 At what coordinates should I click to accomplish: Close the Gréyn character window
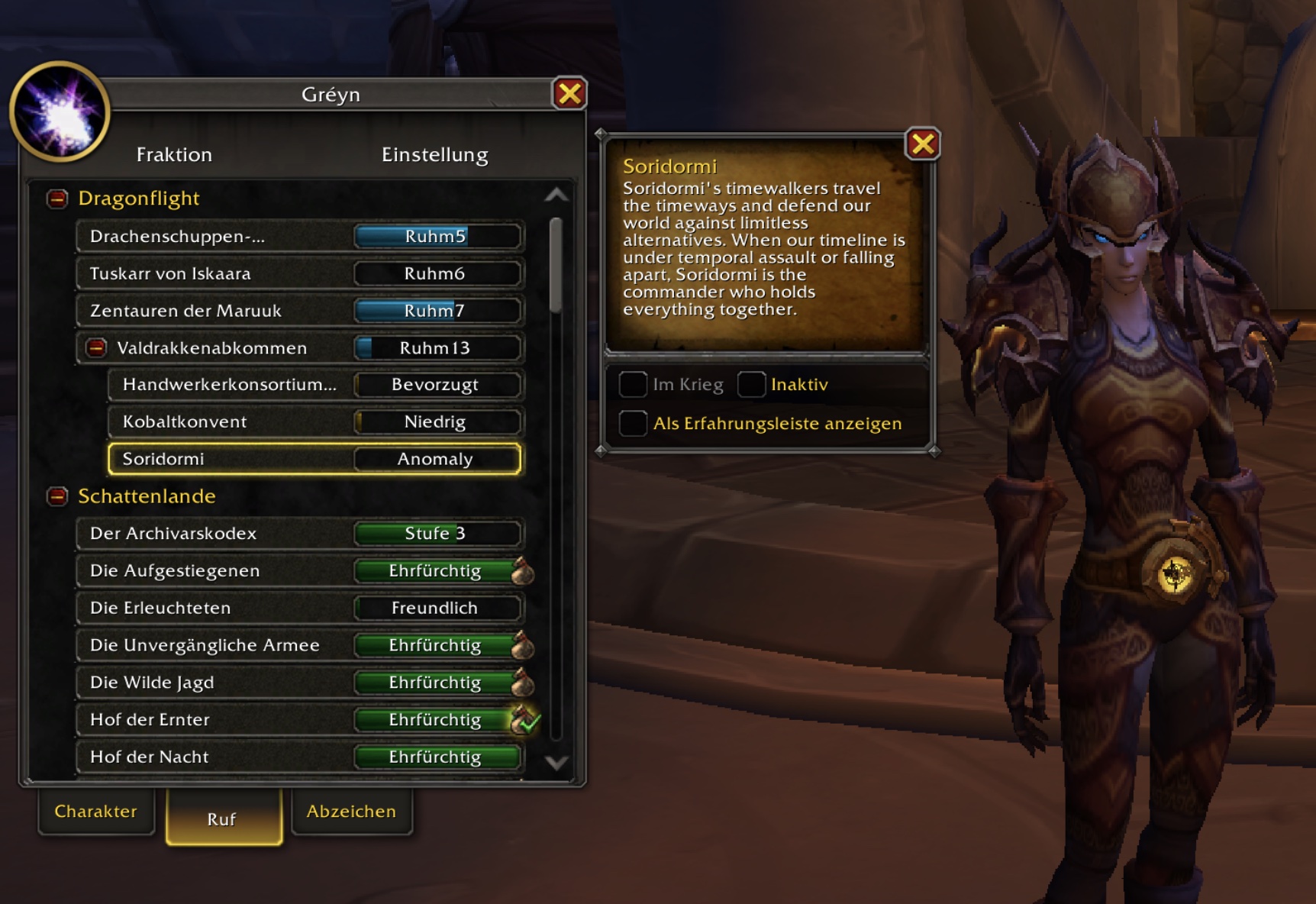tap(569, 94)
